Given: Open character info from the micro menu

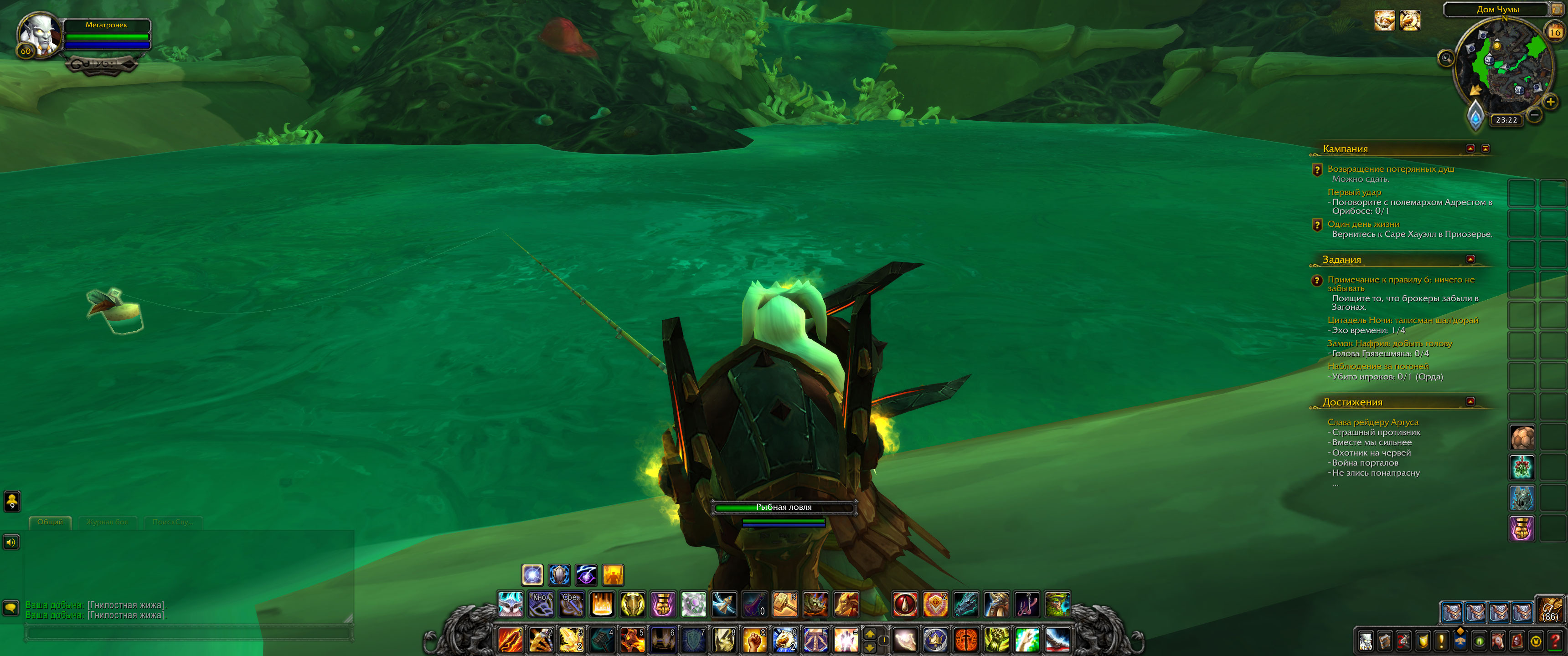Looking at the screenshot, I should (1365, 641).
